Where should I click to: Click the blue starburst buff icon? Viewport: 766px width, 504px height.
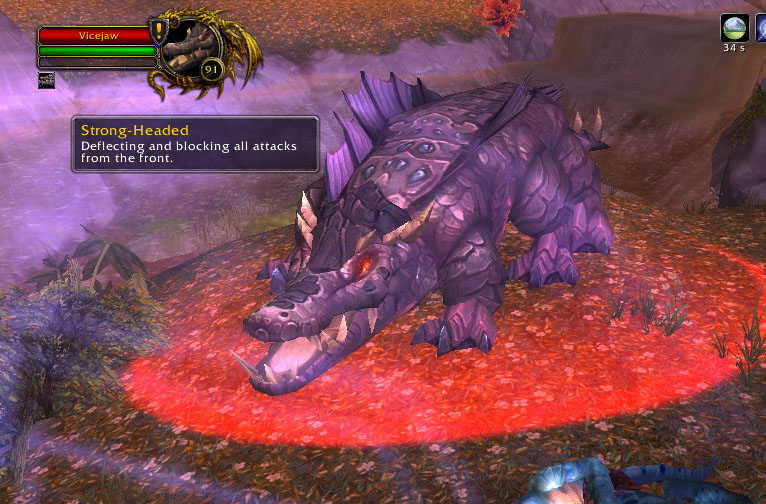point(760,28)
